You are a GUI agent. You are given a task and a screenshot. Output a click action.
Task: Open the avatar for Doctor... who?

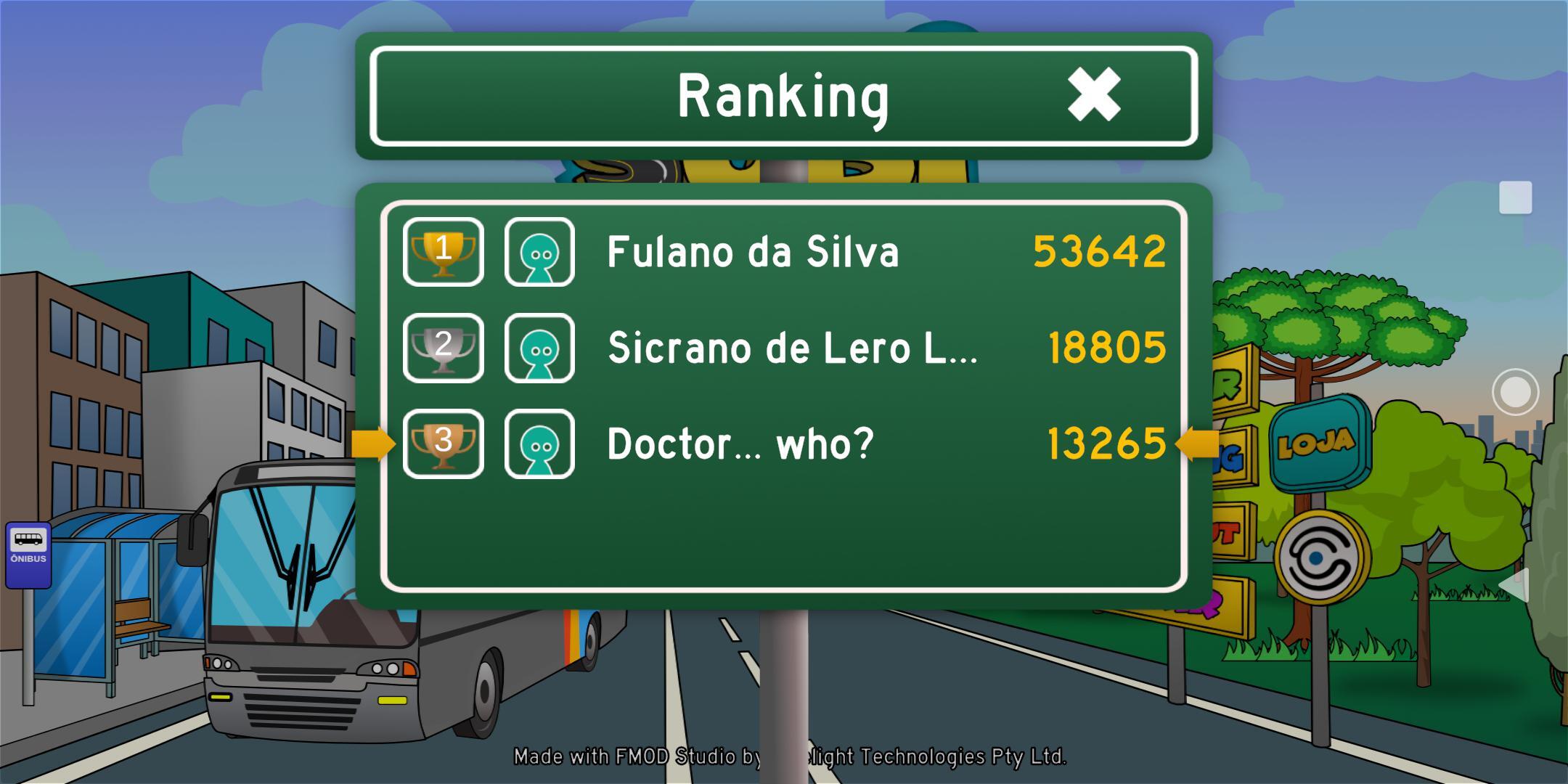click(x=539, y=443)
